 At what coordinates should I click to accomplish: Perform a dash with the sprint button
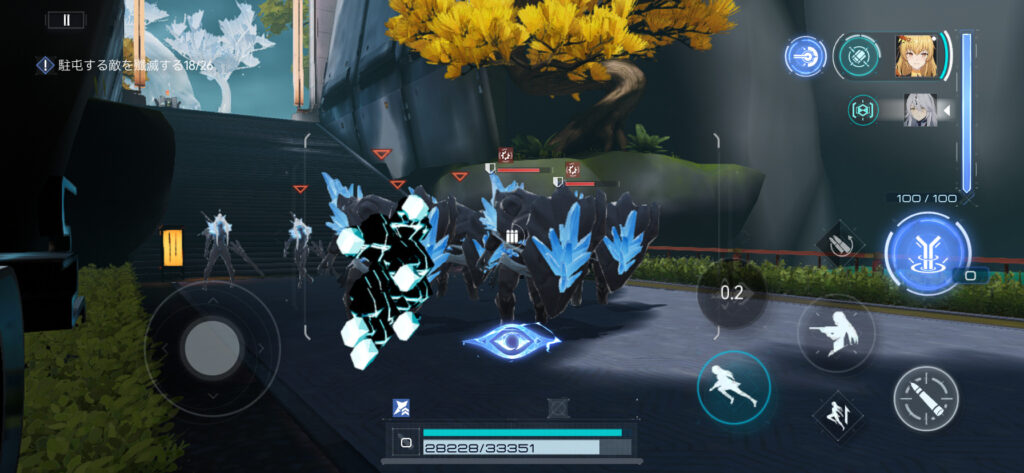click(x=734, y=387)
